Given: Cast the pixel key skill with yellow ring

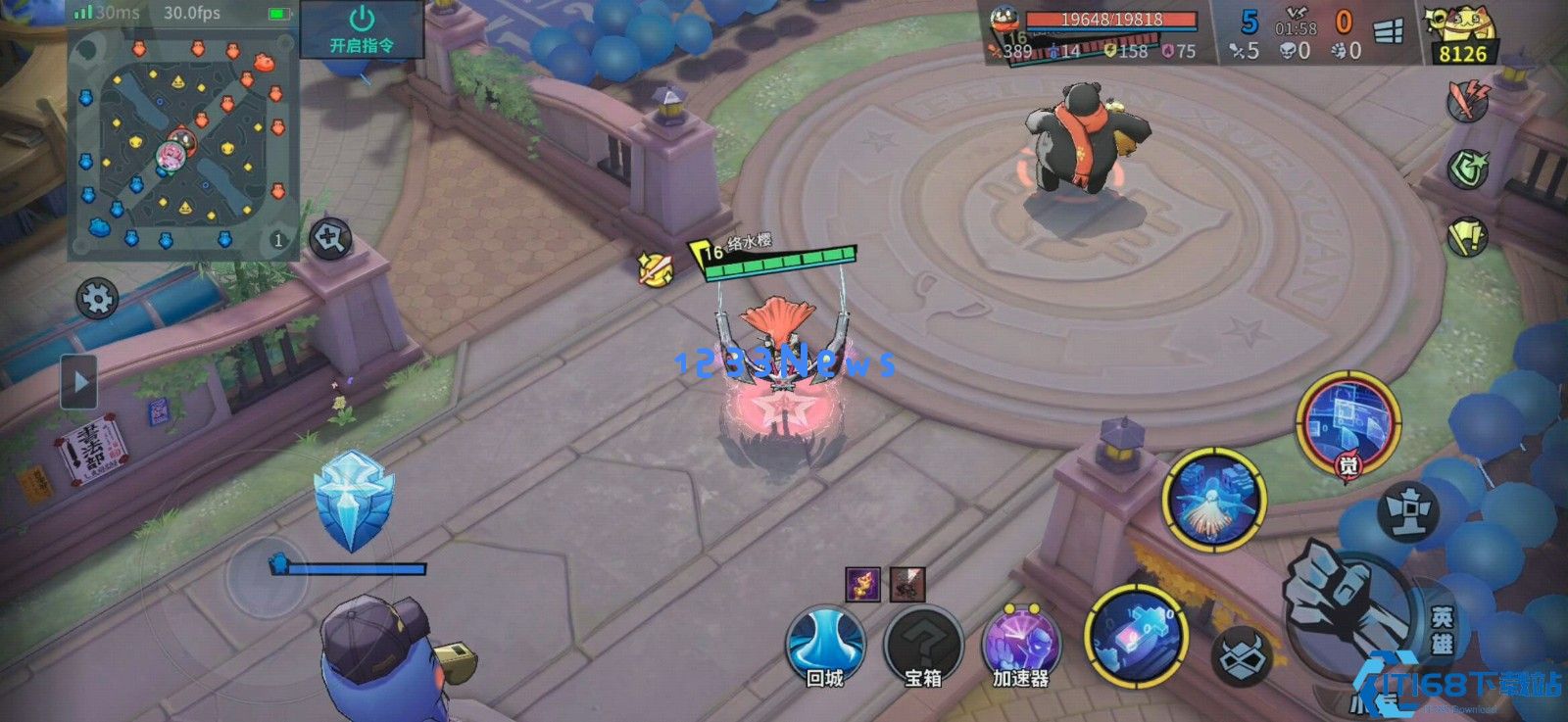Looking at the screenshot, I should pos(1137,633).
